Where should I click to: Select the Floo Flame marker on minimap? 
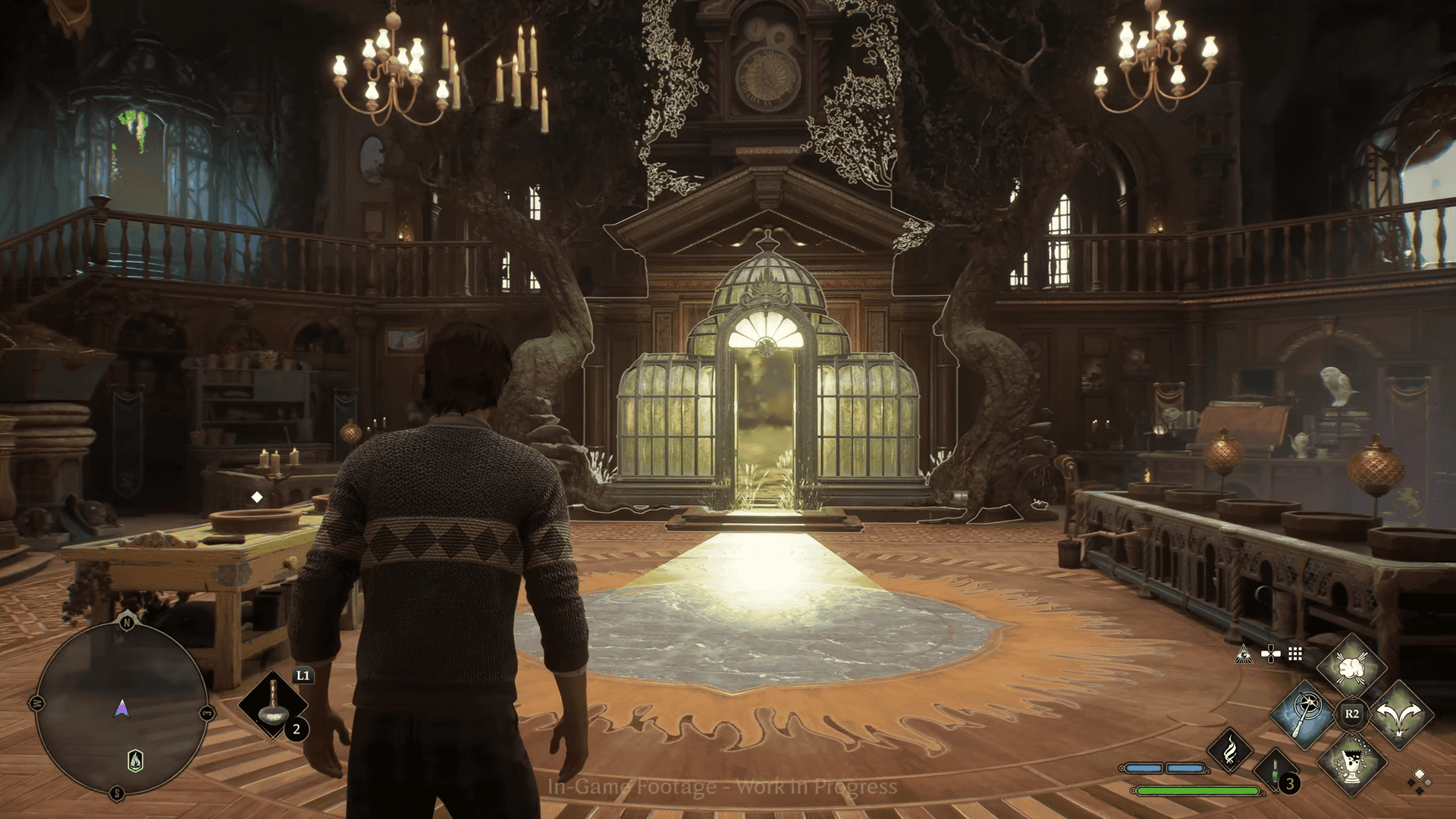click(x=135, y=760)
